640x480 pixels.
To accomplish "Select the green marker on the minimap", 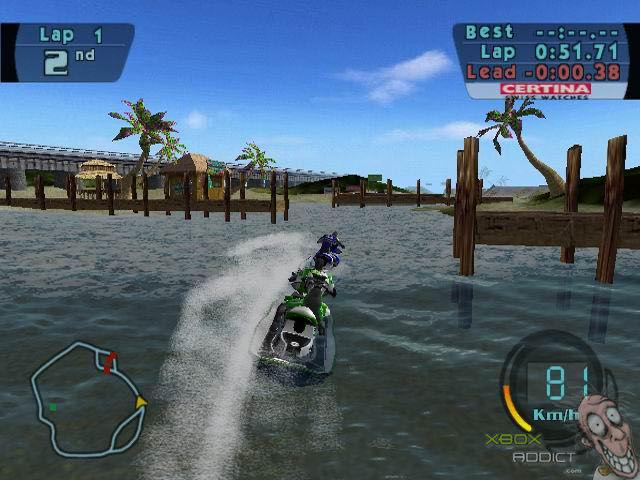I will pyautogui.click(x=53, y=406).
